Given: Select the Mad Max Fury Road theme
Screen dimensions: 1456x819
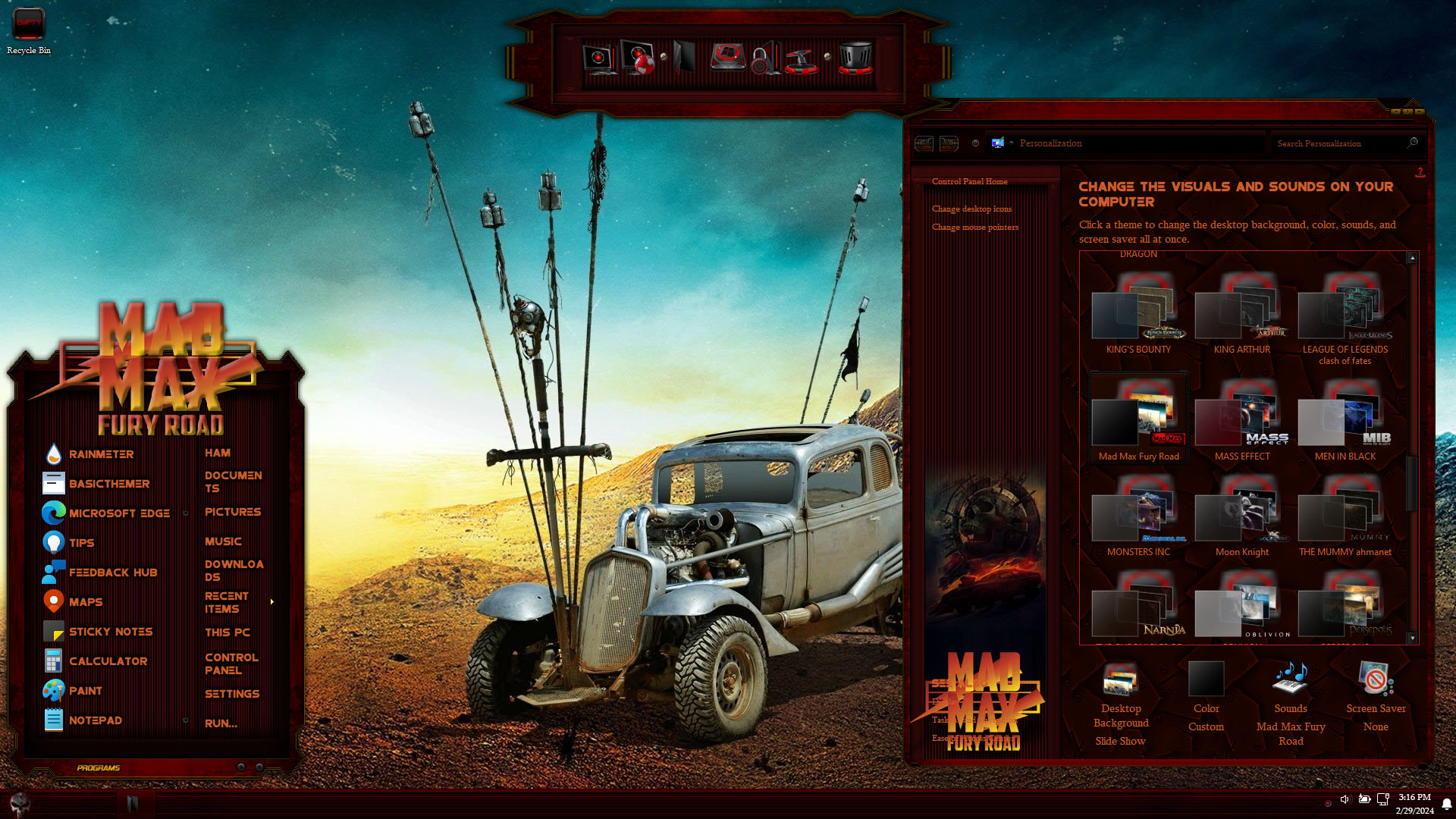Looking at the screenshot, I should [x=1138, y=421].
